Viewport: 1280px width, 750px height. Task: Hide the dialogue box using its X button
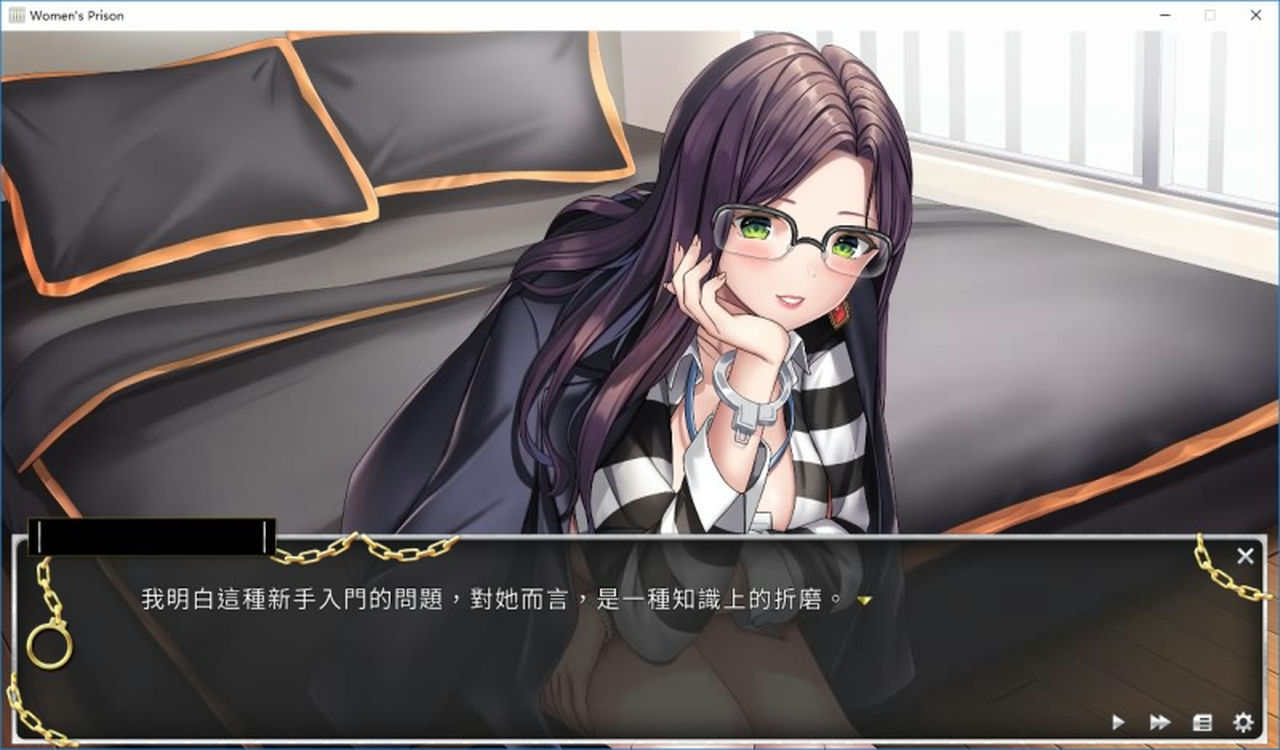(x=1245, y=556)
